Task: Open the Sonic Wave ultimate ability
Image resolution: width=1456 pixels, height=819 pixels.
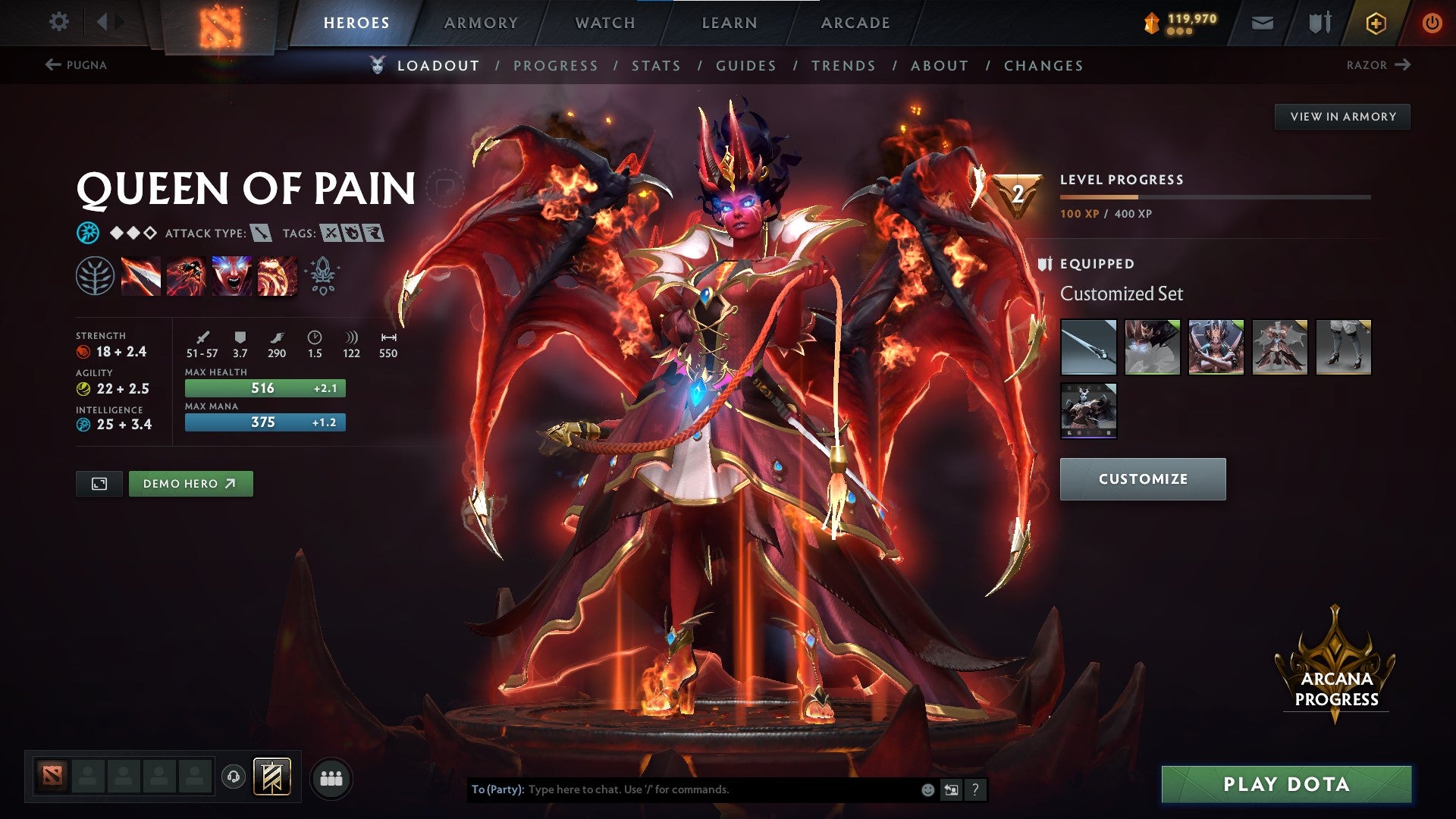Action: tap(275, 277)
